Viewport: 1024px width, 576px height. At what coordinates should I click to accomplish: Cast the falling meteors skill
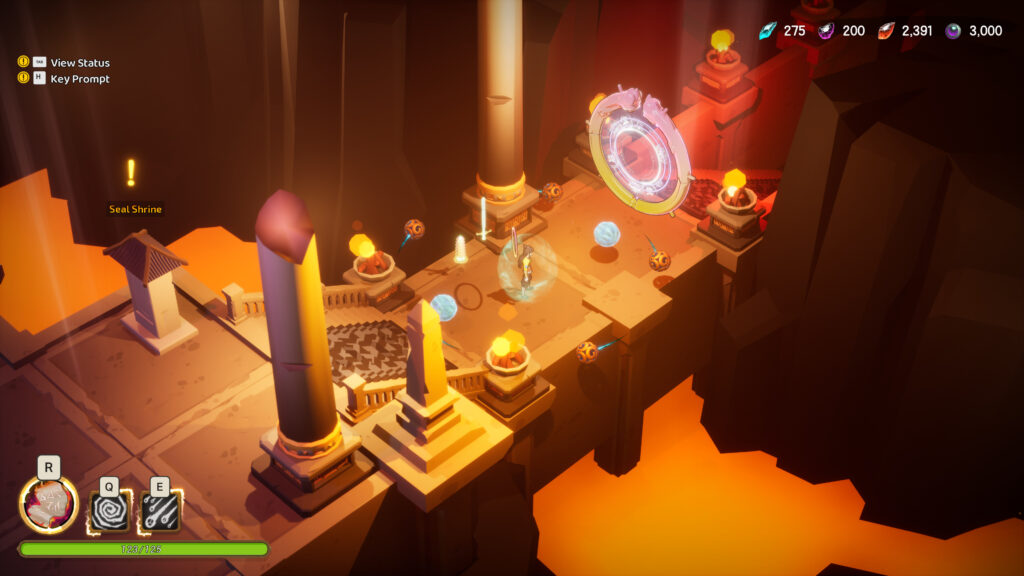[x=160, y=511]
